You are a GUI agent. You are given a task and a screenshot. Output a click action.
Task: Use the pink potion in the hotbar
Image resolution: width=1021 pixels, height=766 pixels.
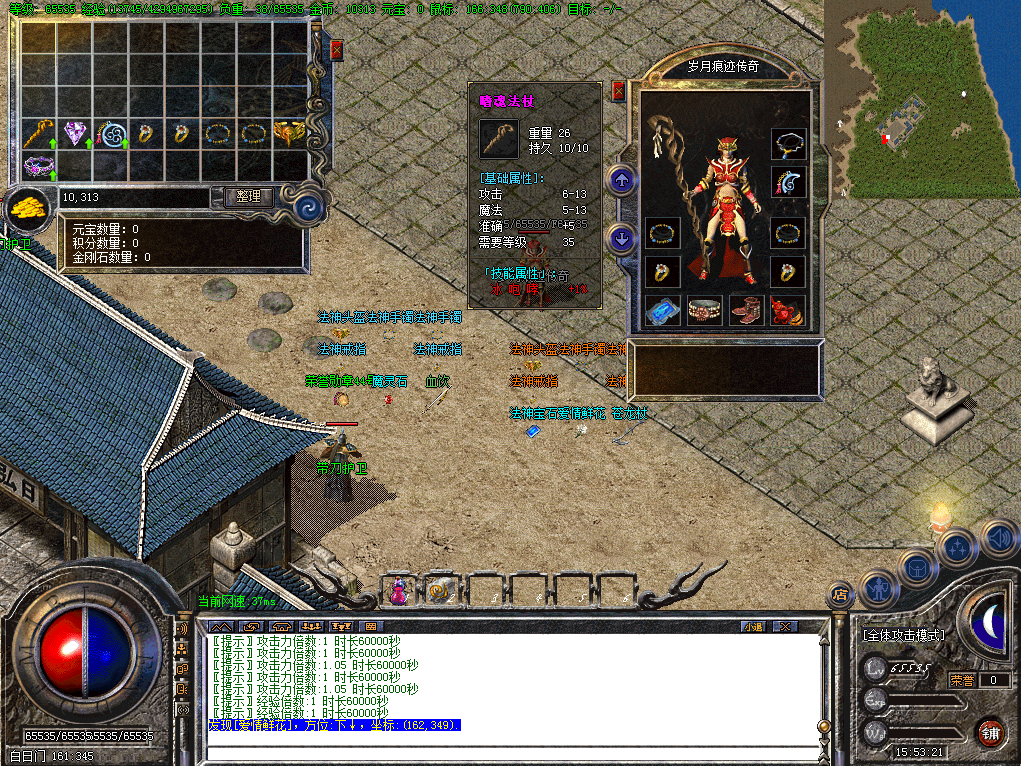[398, 590]
